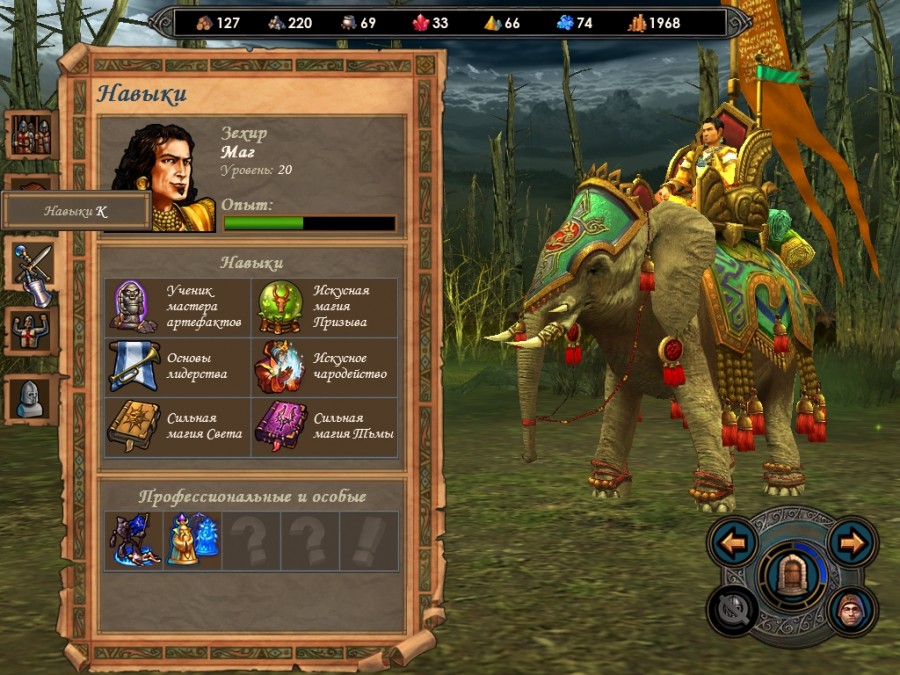900x675 pixels.
Task: Choose the Искусная магия Призыва skill
Action: pyautogui.click(x=280, y=308)
